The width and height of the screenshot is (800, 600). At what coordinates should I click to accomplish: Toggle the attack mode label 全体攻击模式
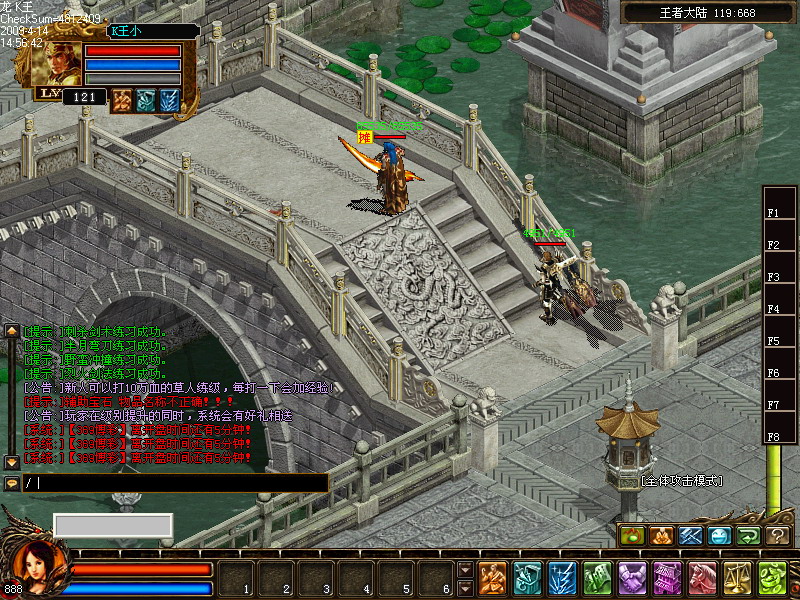[681, 481]
